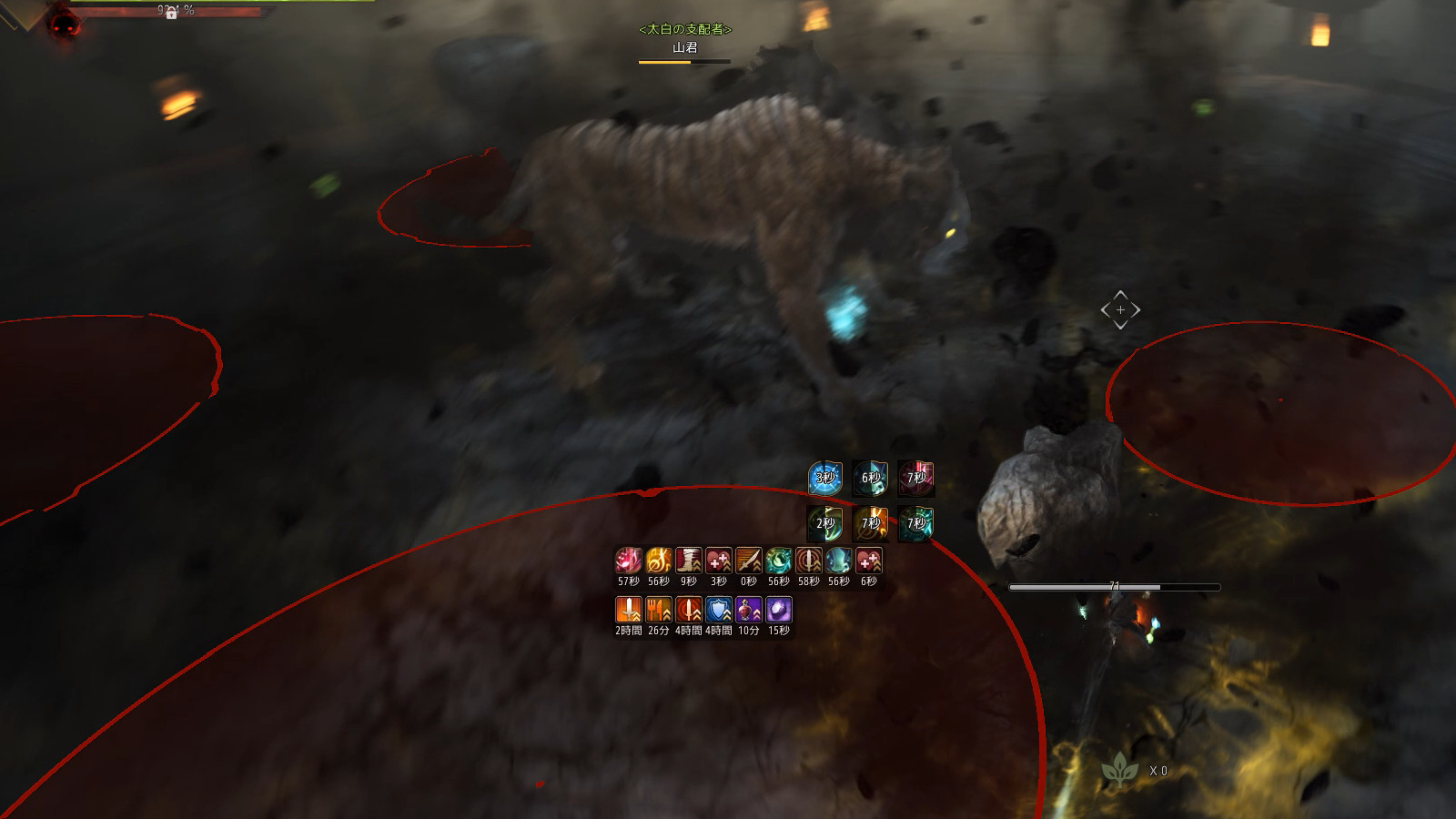Screen dimensions: 1456x819
Task: Inspect the boot movement speed buff
Action: [688, 561]
